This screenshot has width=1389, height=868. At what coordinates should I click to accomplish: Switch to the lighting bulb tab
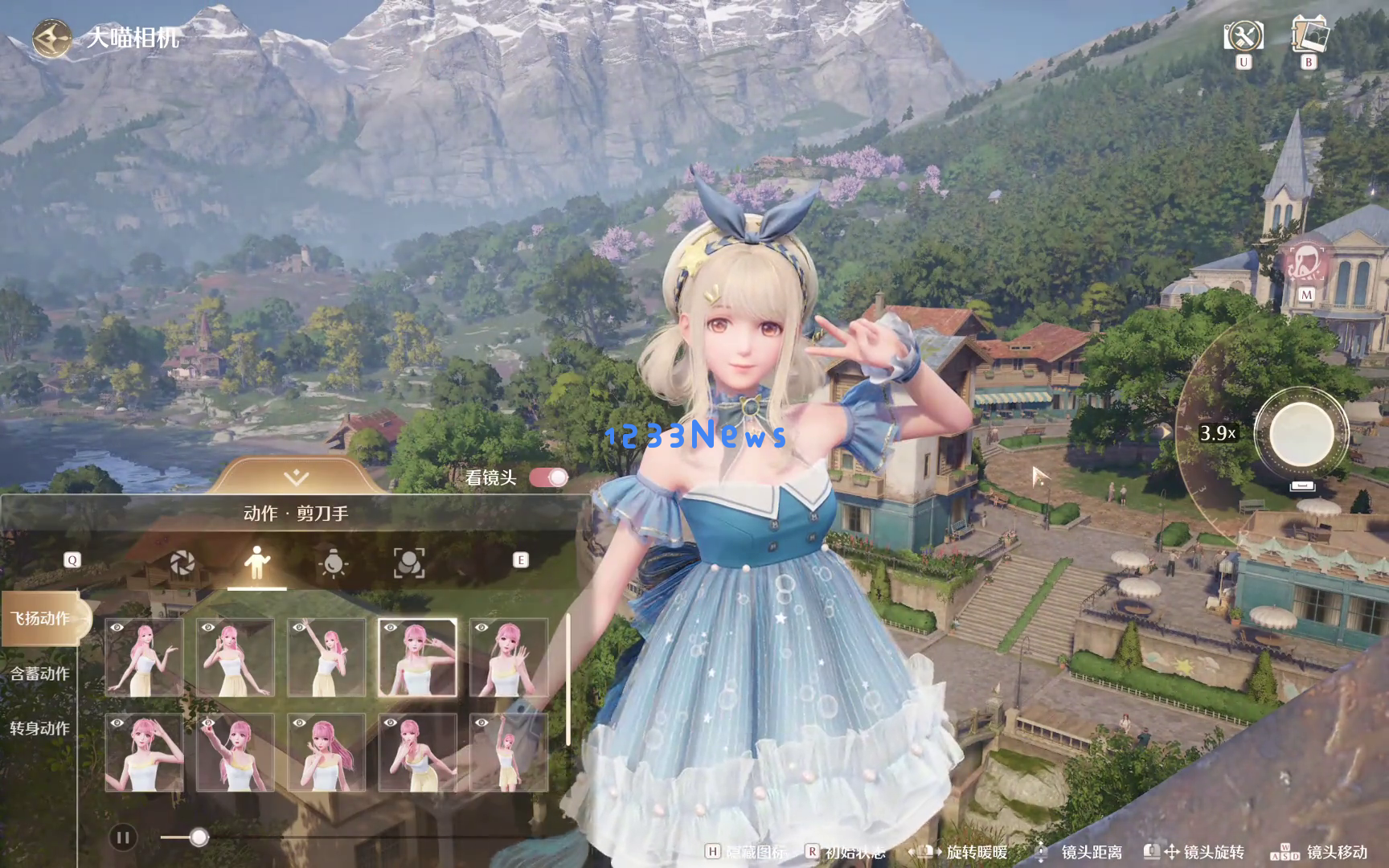pos(333,563)
